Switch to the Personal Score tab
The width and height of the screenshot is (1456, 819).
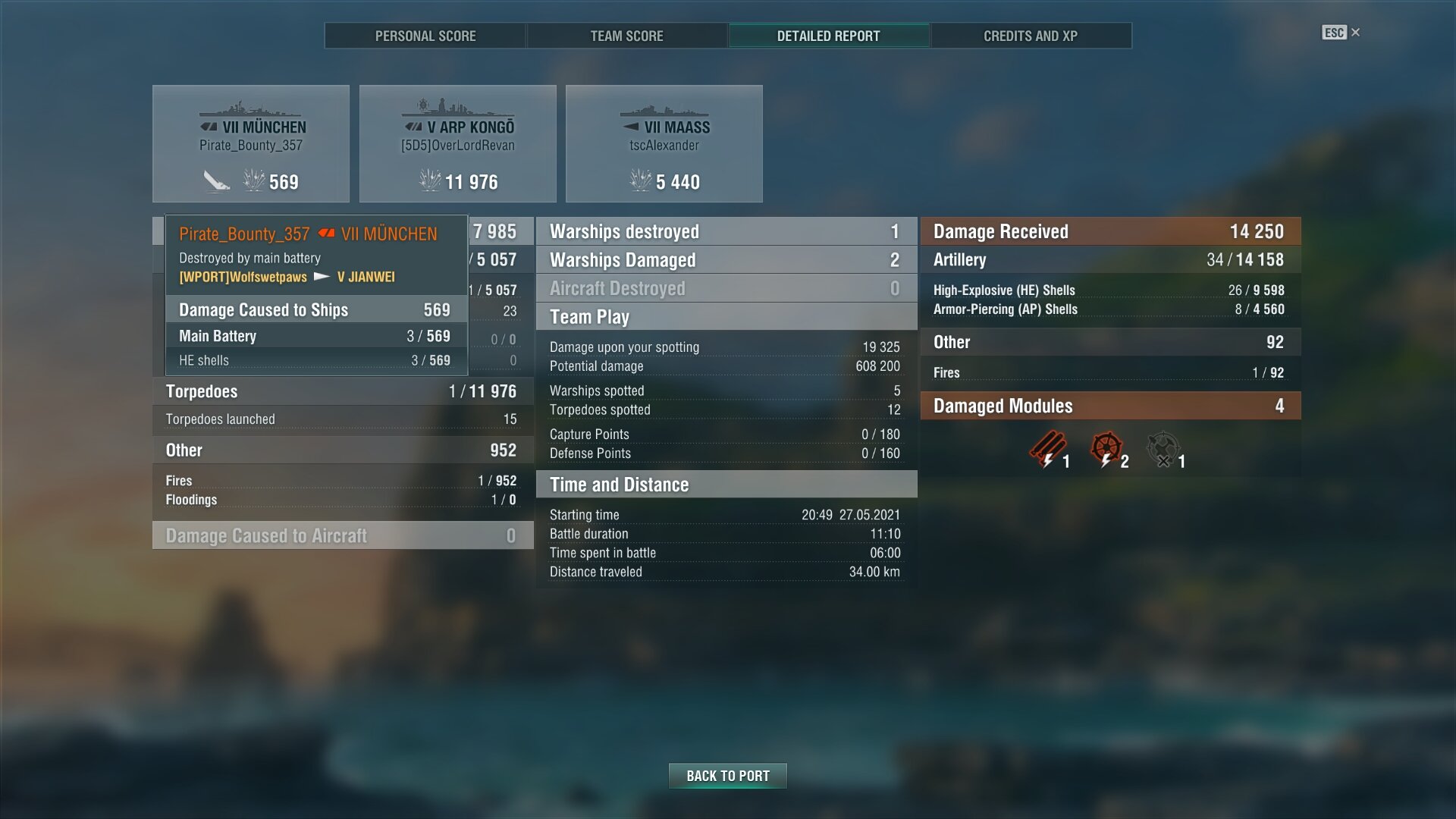pyautogui.click(x=425, y=36)
